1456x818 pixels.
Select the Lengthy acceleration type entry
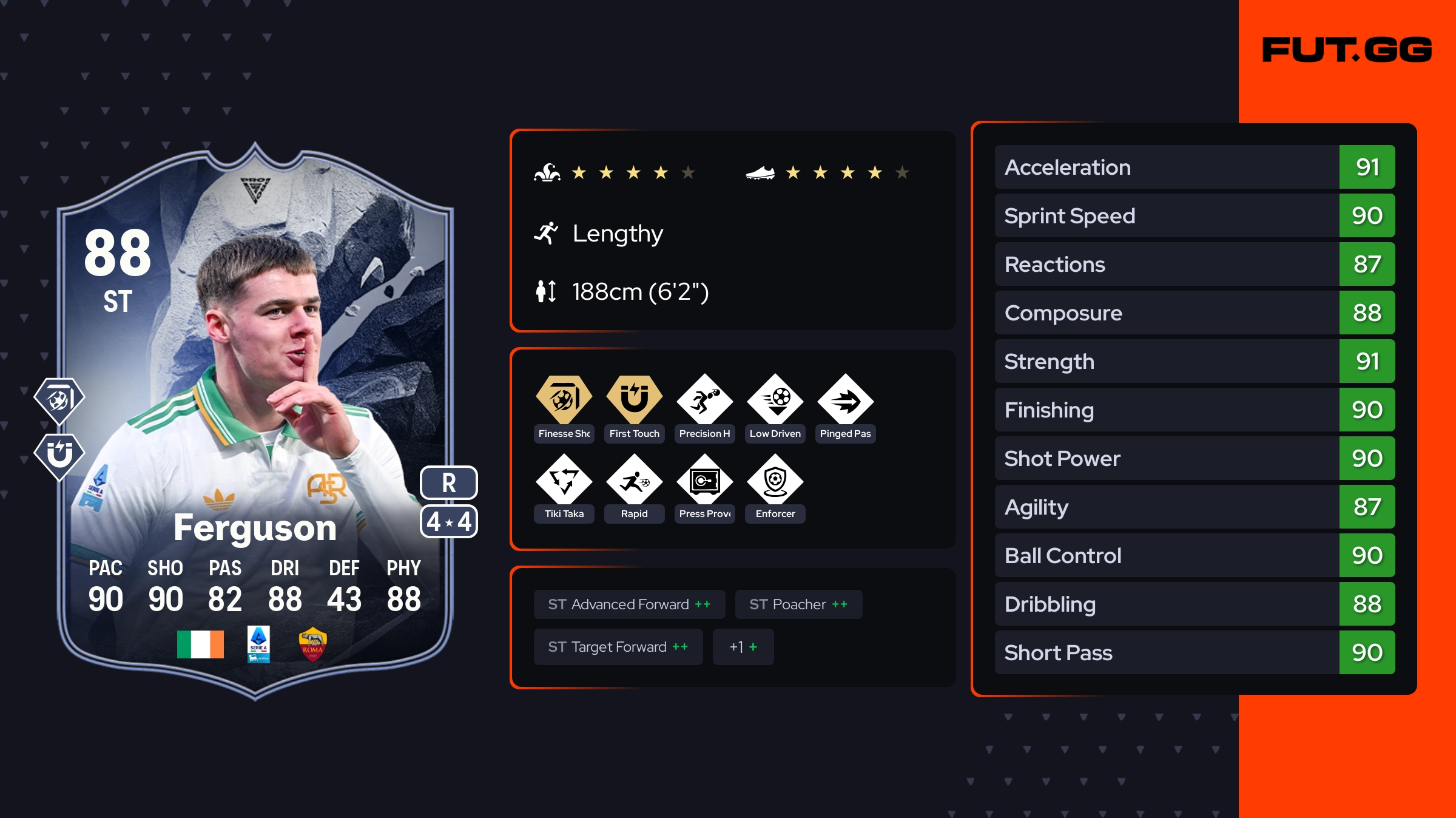[617, 234]
